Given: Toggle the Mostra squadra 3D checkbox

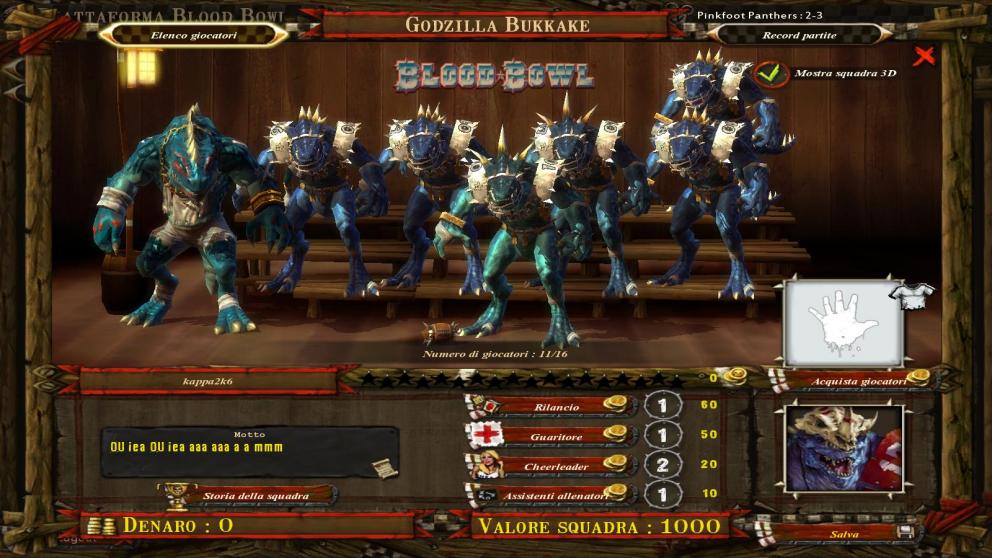Looking at the screenshot, I should pos(768,73).
